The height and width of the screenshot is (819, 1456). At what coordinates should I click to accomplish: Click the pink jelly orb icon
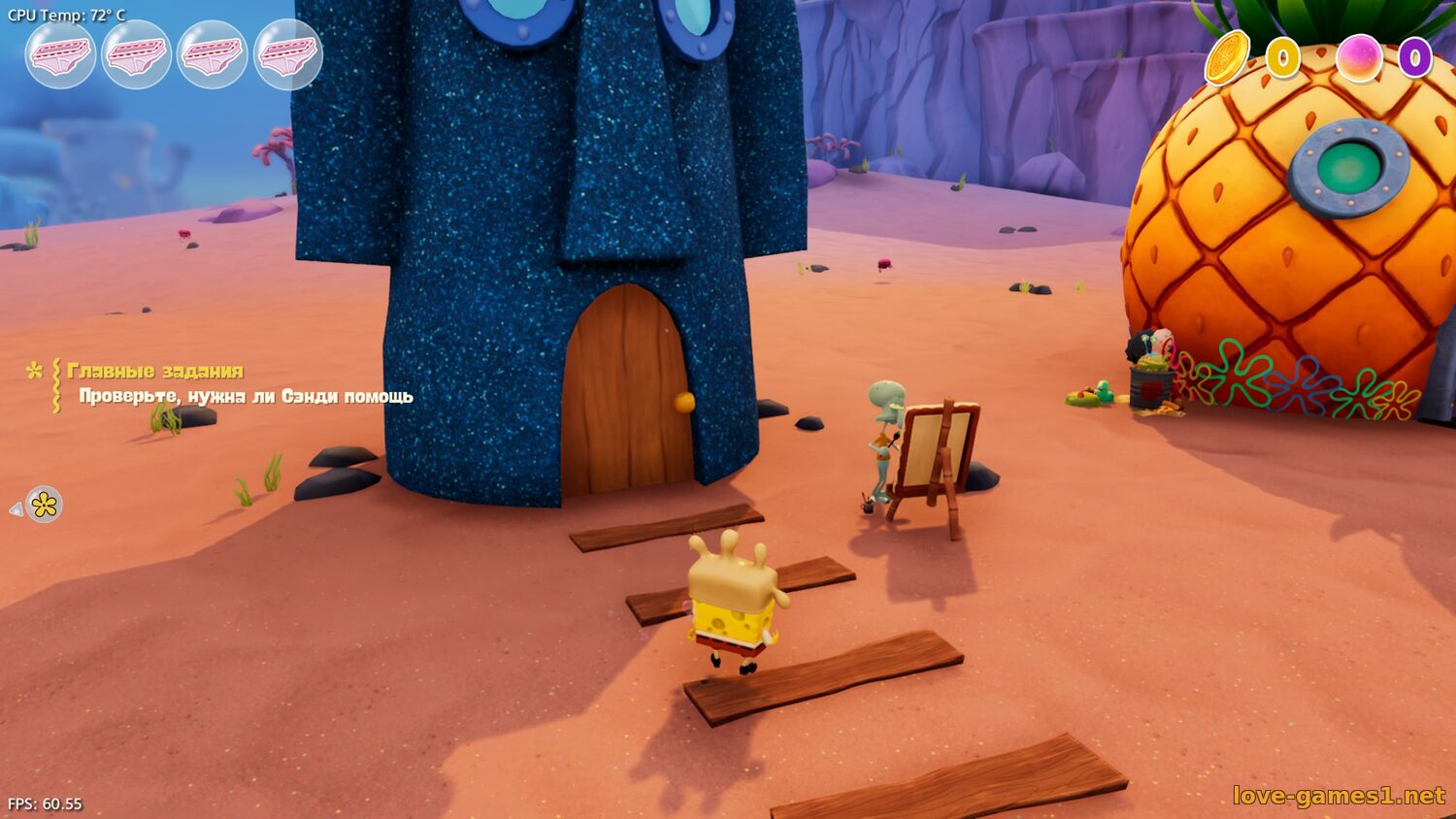click(x=1359, y=58)
